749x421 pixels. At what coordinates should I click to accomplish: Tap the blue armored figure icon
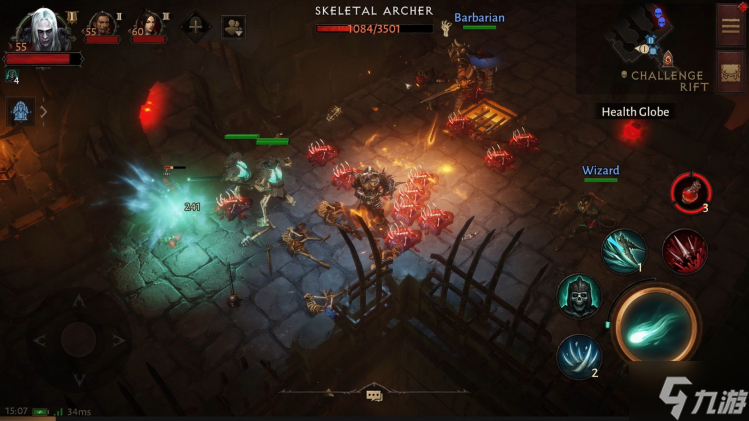(21, 111)
